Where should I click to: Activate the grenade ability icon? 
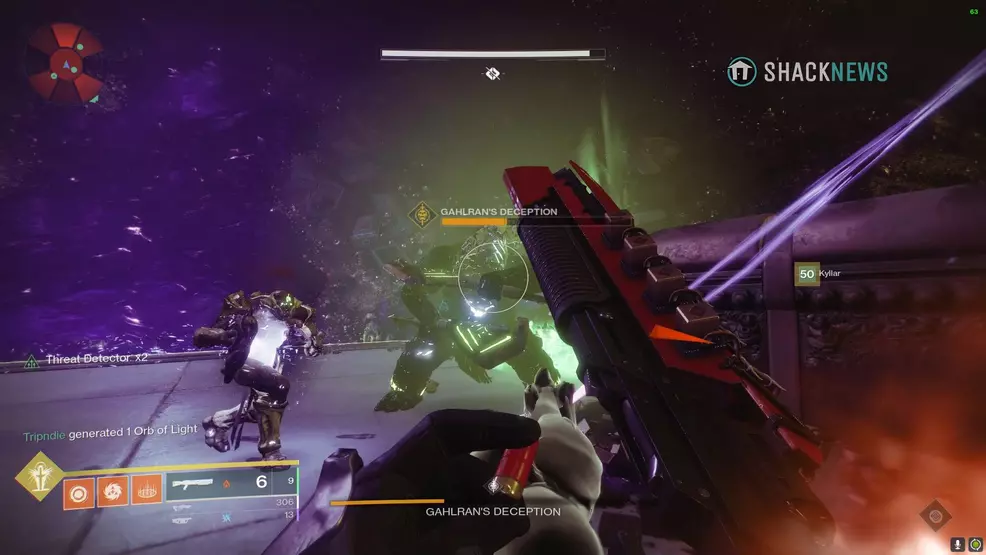80,491
